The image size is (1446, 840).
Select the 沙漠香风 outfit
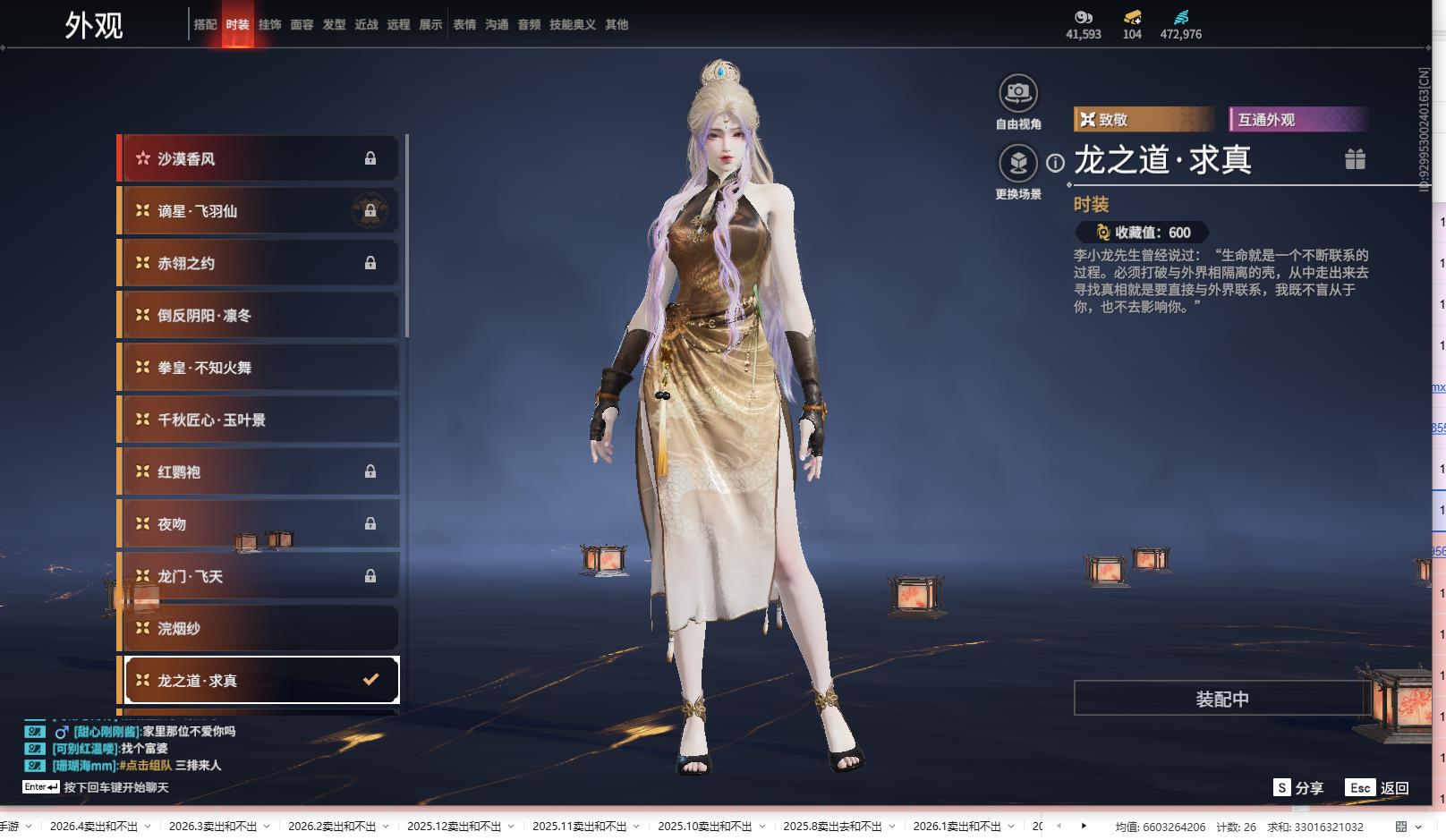[x=259, y=158]
